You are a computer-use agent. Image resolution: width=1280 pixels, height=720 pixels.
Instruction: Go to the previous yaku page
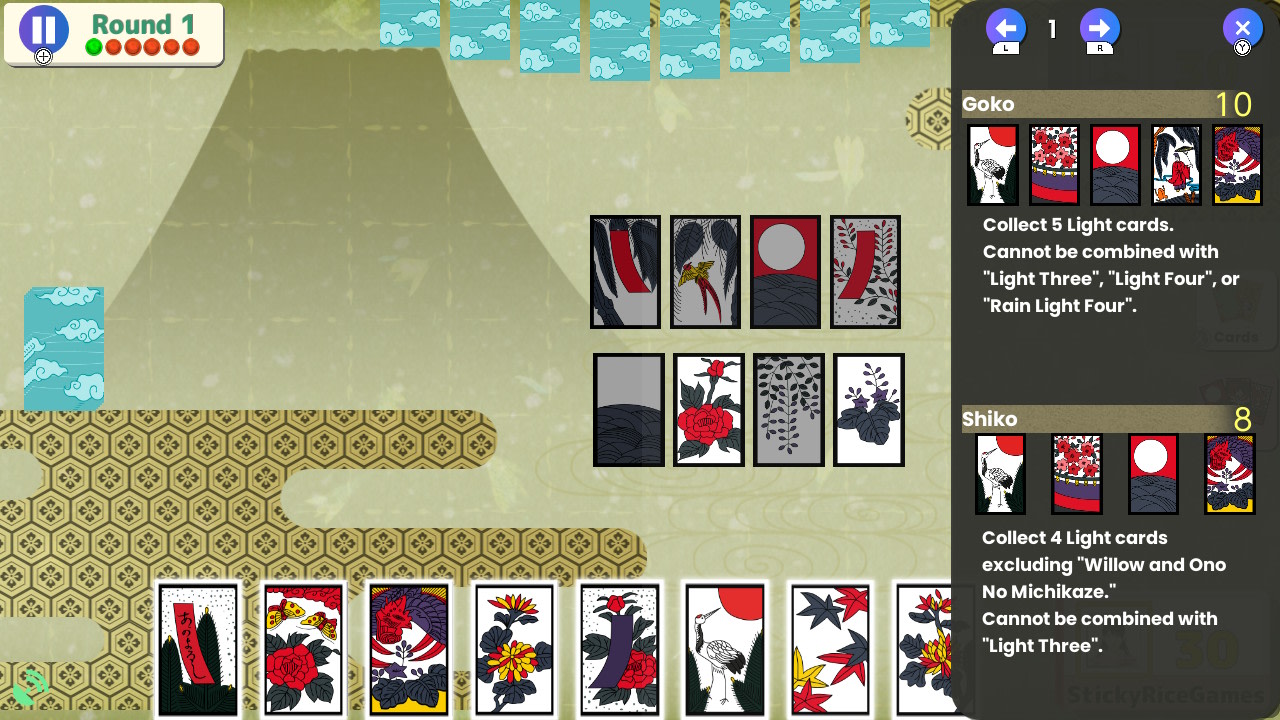(x=1005, y=28)
